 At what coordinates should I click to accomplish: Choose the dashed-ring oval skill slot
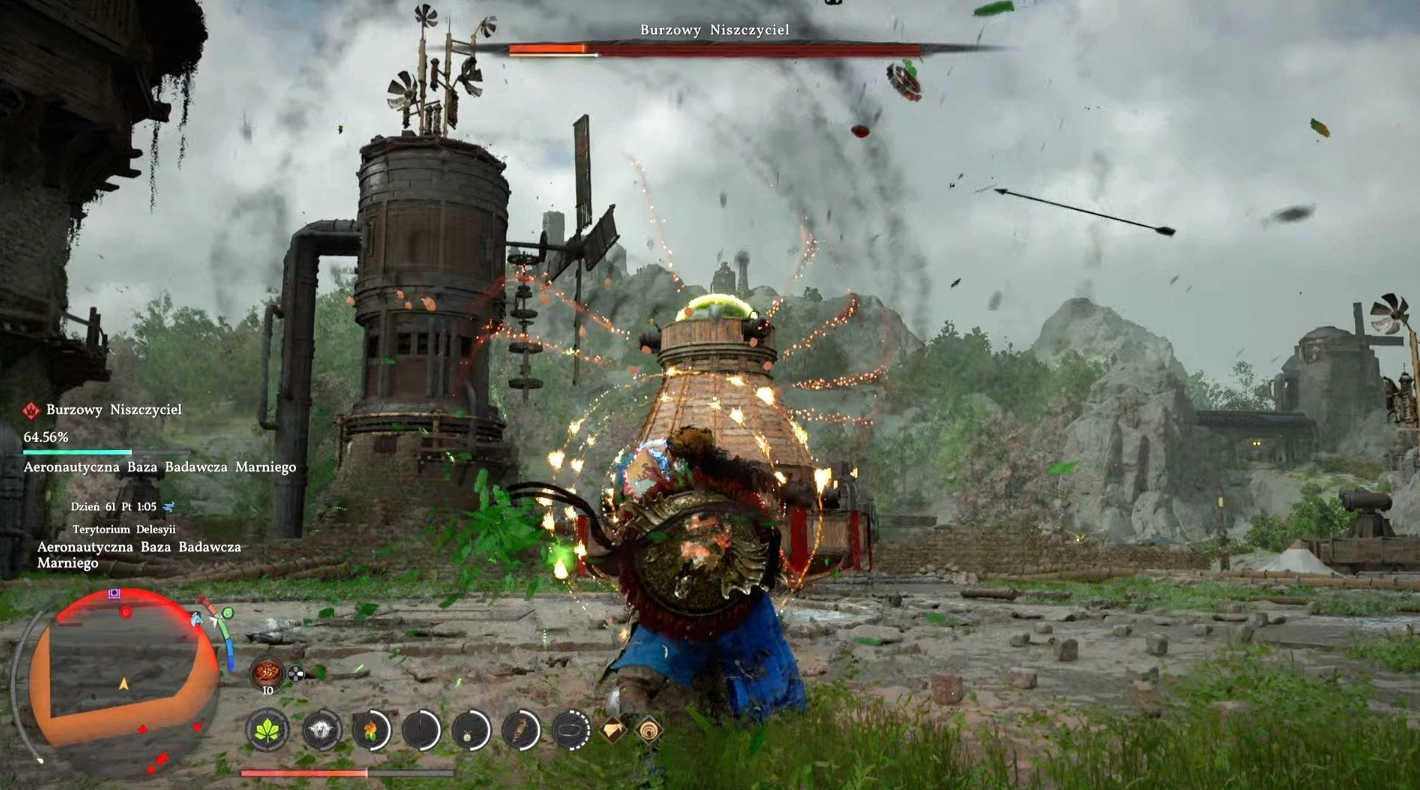tap(571, 730)
